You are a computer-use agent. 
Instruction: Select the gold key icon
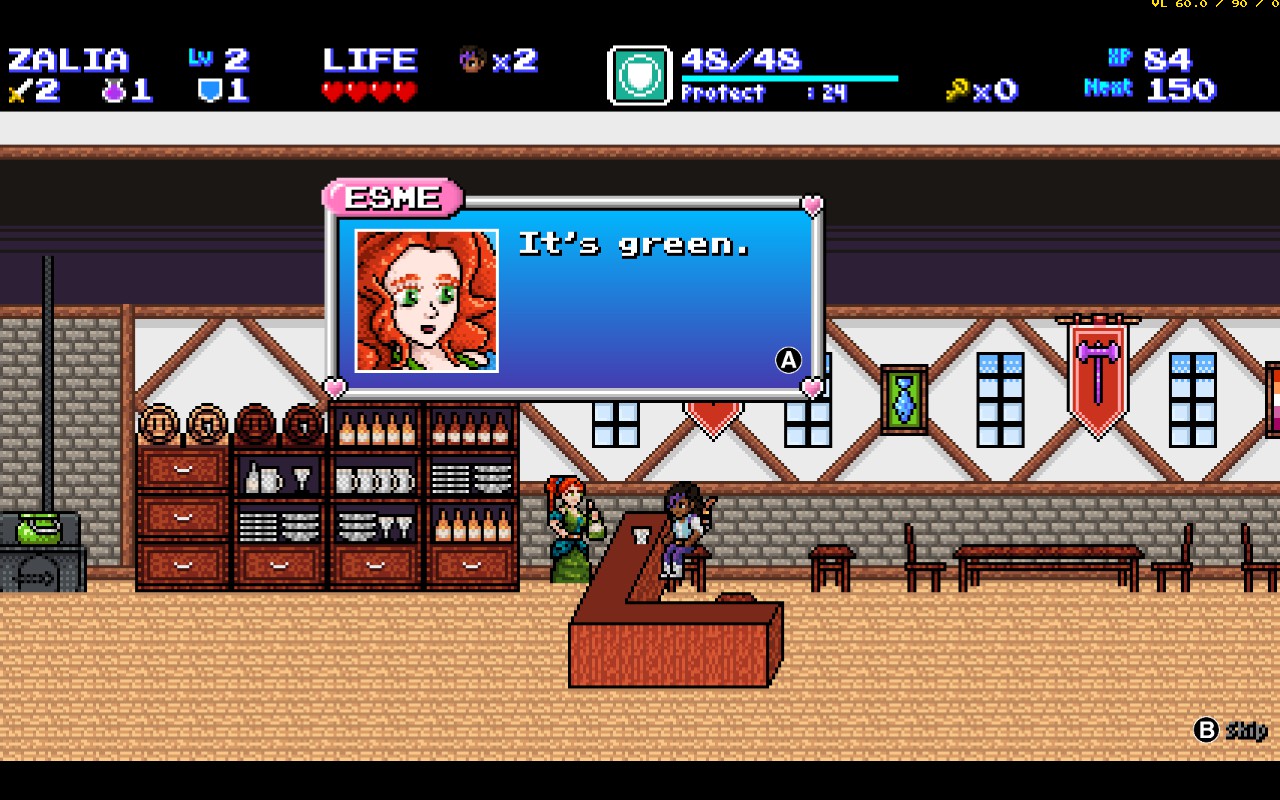point(957,91)
